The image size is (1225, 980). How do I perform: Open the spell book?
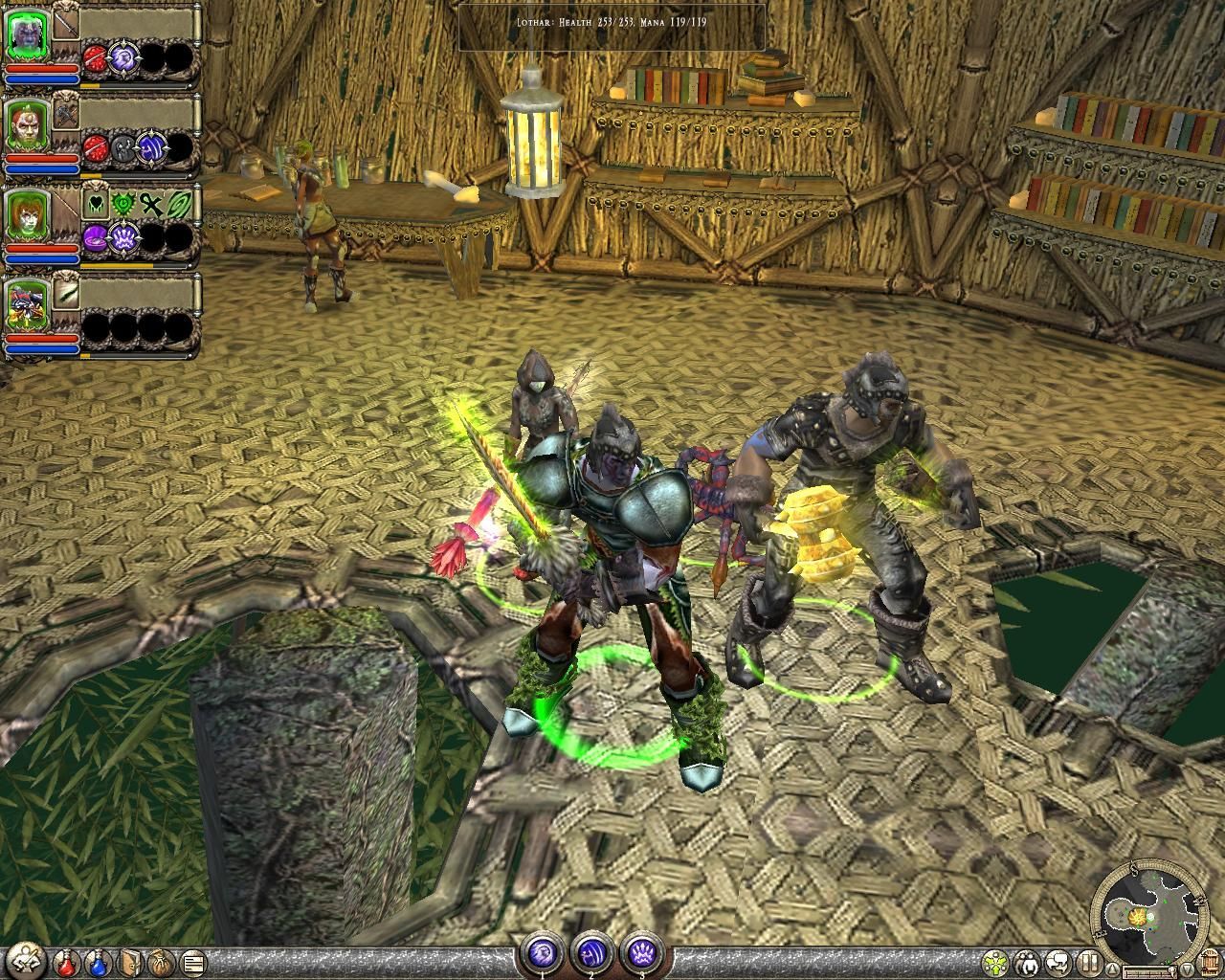[x=131, y=961]
